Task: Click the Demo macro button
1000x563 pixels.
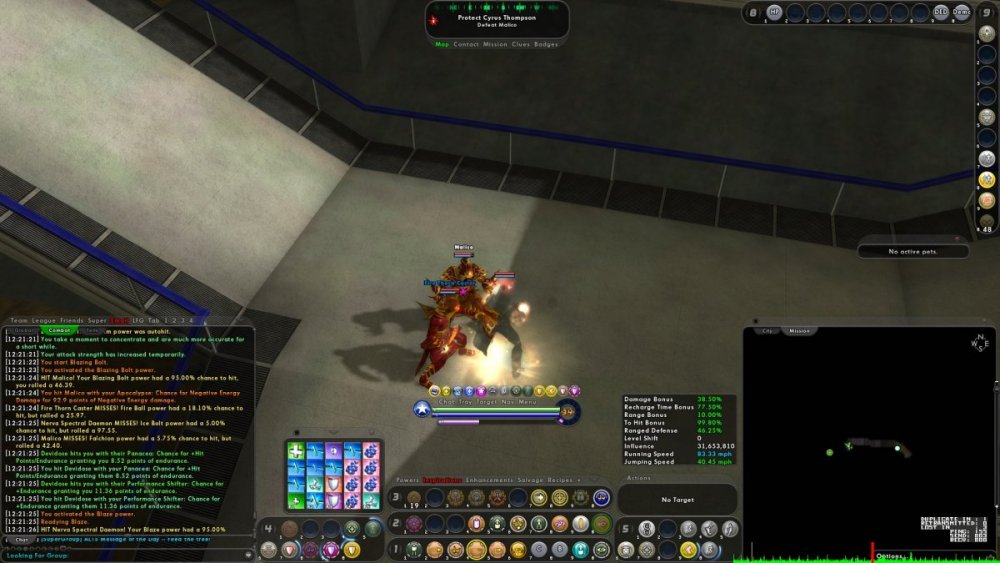Action: [962, 12]
